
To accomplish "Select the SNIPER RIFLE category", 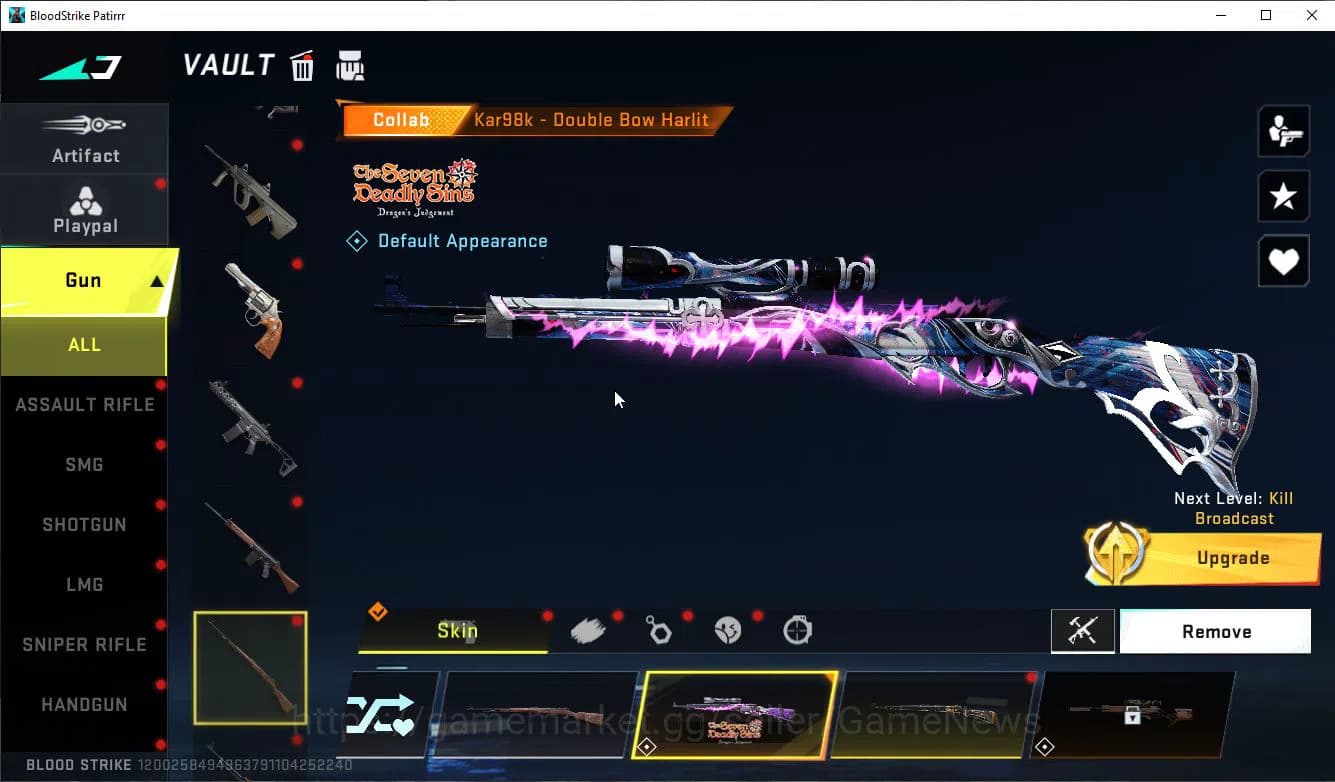I will click(84, 644).
